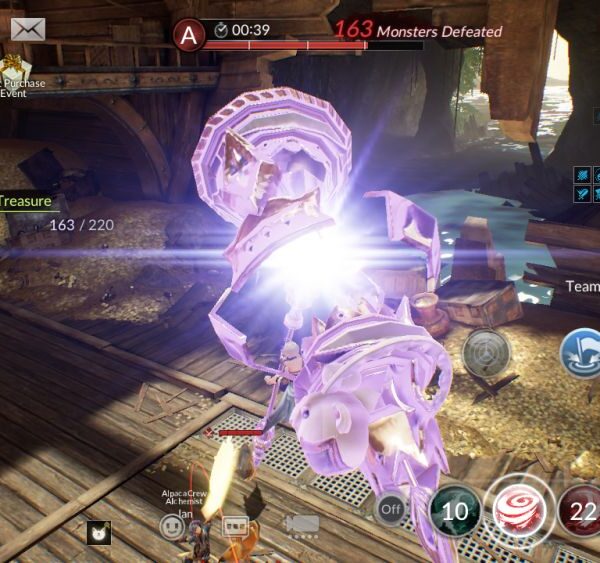Activate the green skill showing cooldown 10

point(455,512)
